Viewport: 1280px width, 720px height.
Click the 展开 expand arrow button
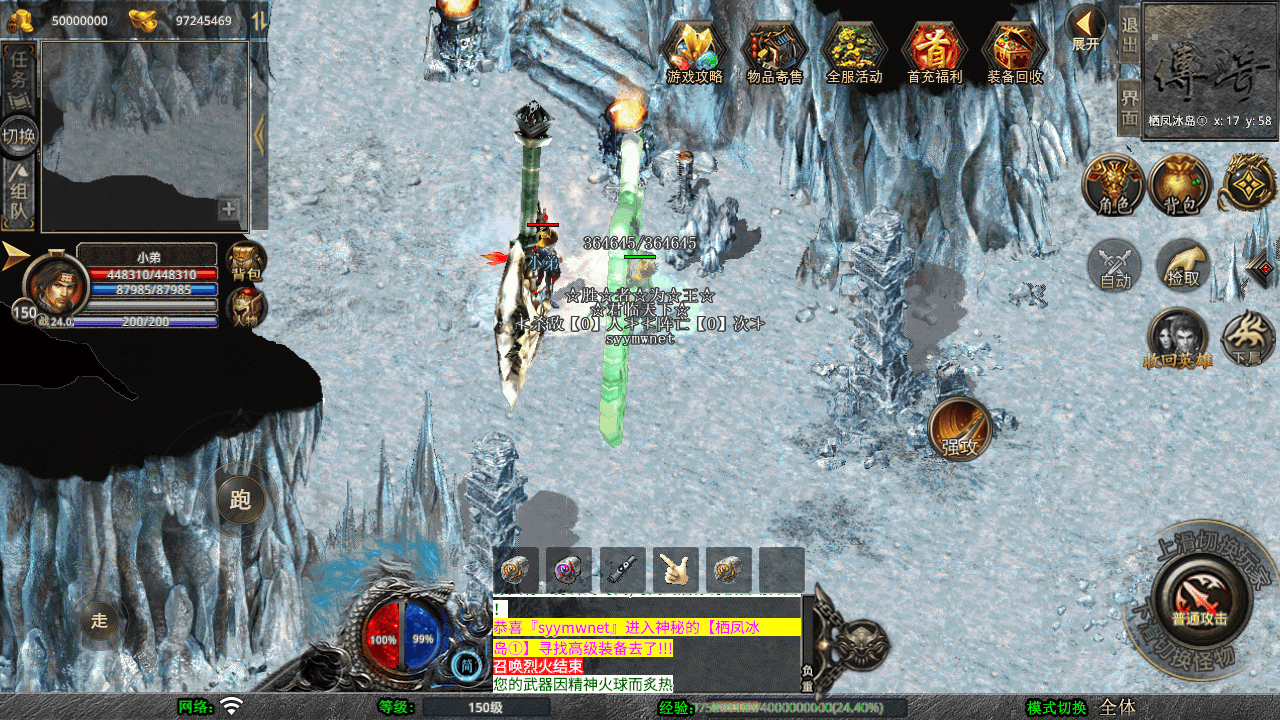click(1085, 27)
